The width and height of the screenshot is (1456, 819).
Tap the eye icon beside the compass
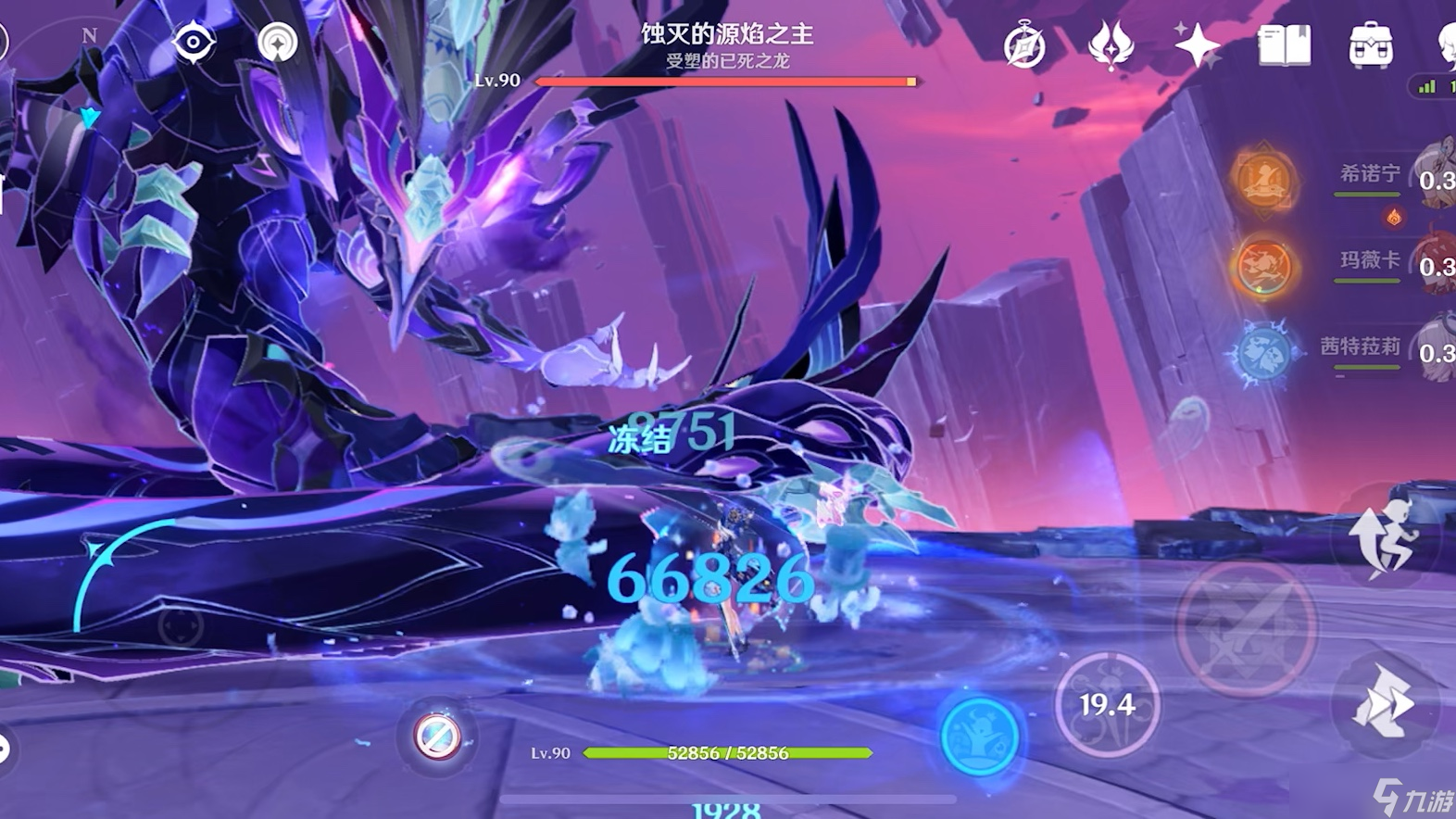point(195,41)
